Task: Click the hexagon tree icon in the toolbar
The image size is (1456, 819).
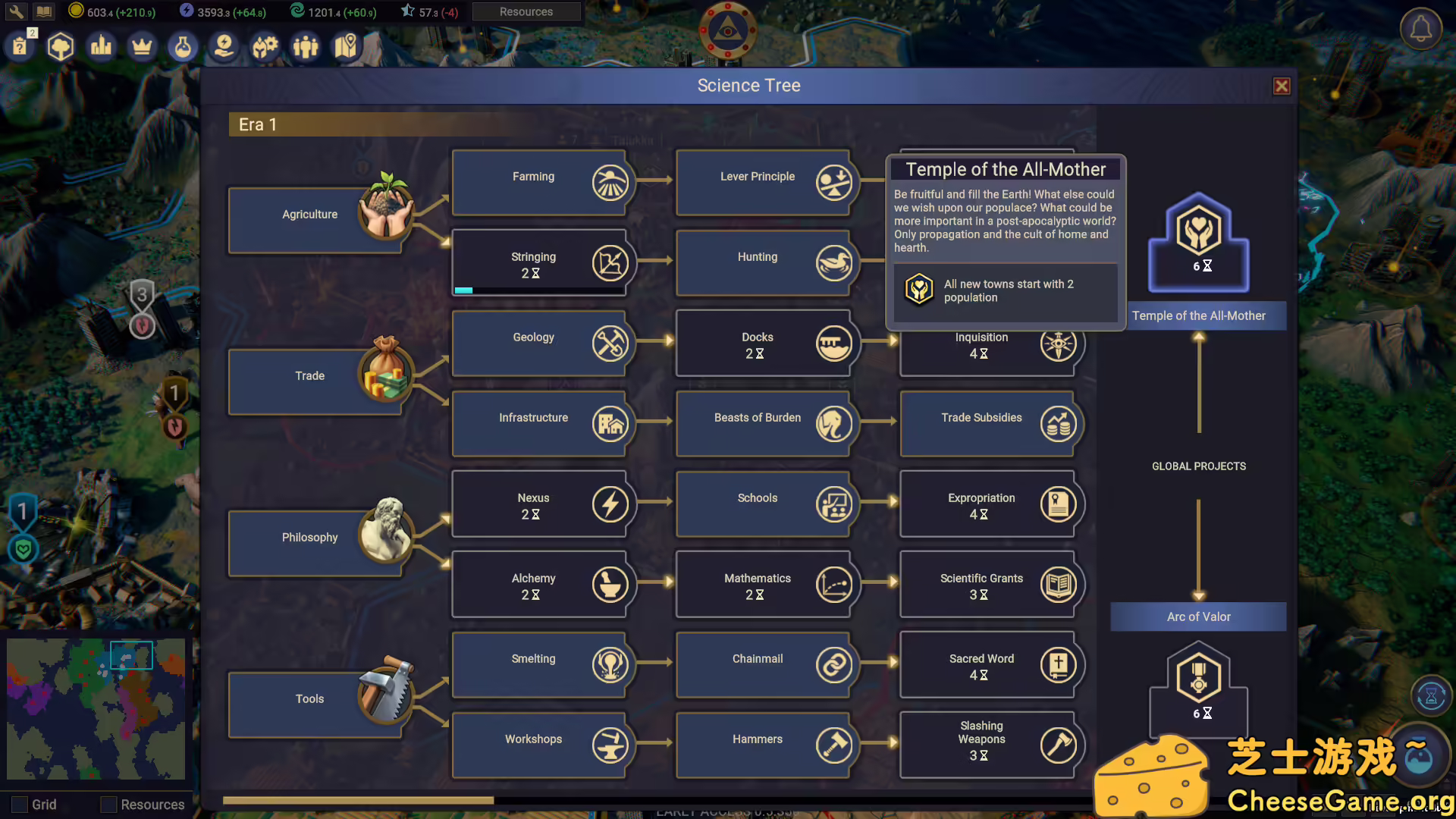Action: pos(61,46)
